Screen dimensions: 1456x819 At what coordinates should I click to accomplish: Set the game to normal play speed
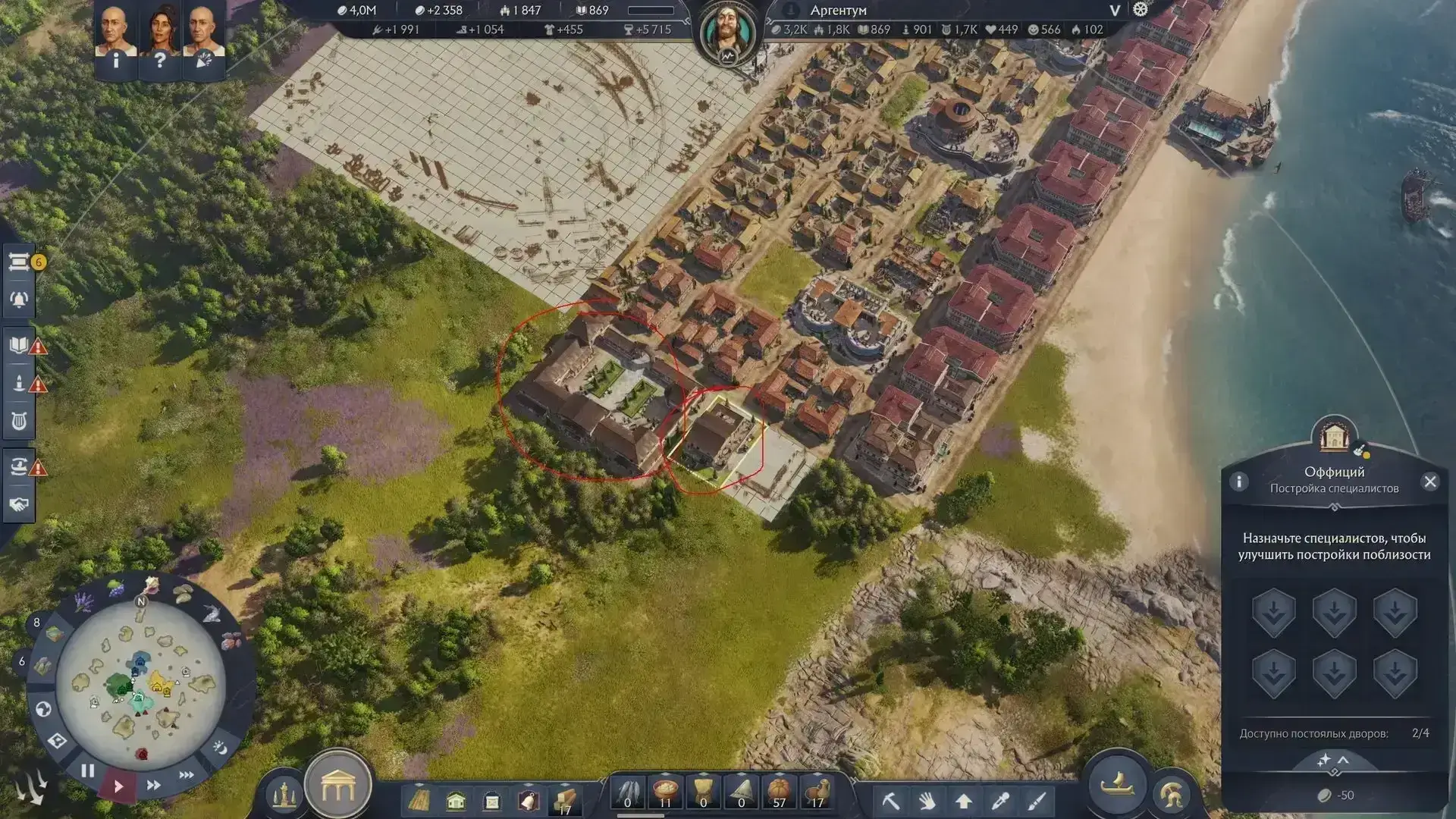click(118, 786)
